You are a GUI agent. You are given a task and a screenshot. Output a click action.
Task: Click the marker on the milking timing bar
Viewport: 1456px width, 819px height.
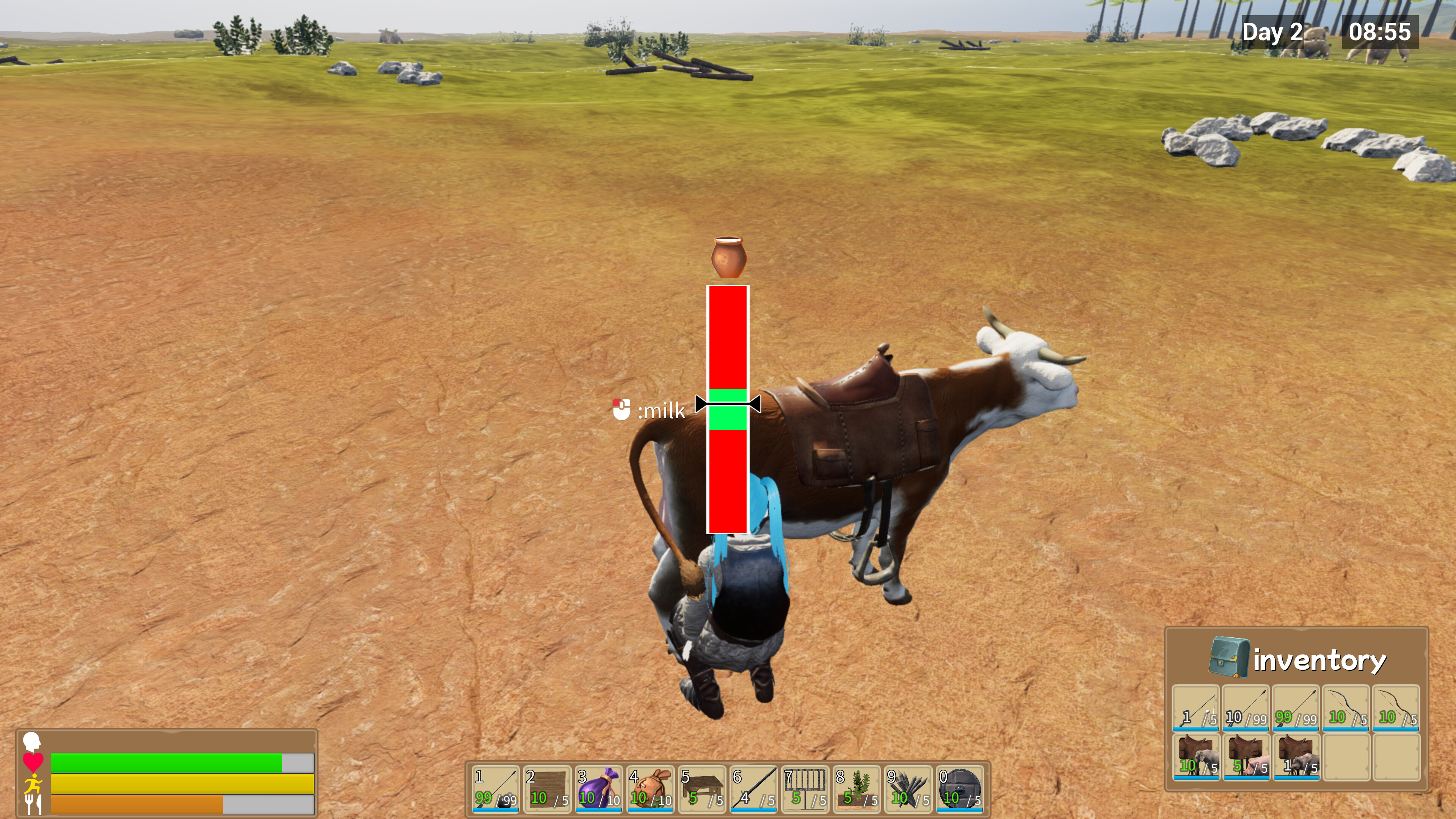(x=728, y=404)
